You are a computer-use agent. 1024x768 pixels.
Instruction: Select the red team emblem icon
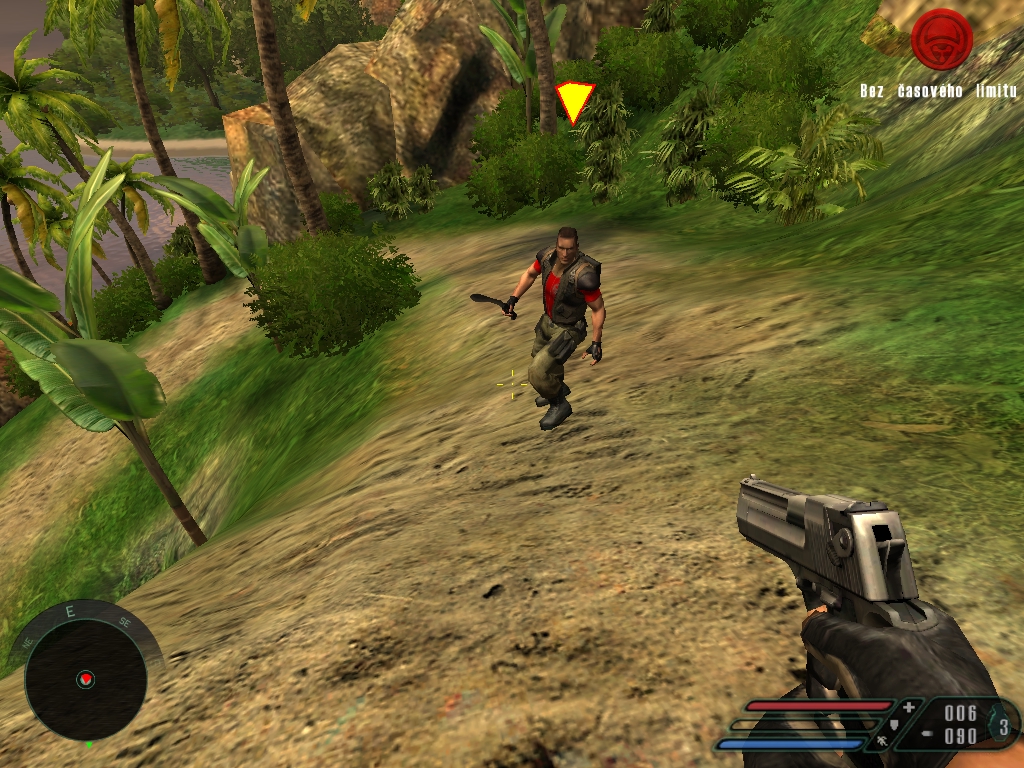click(x=941, y=39)
